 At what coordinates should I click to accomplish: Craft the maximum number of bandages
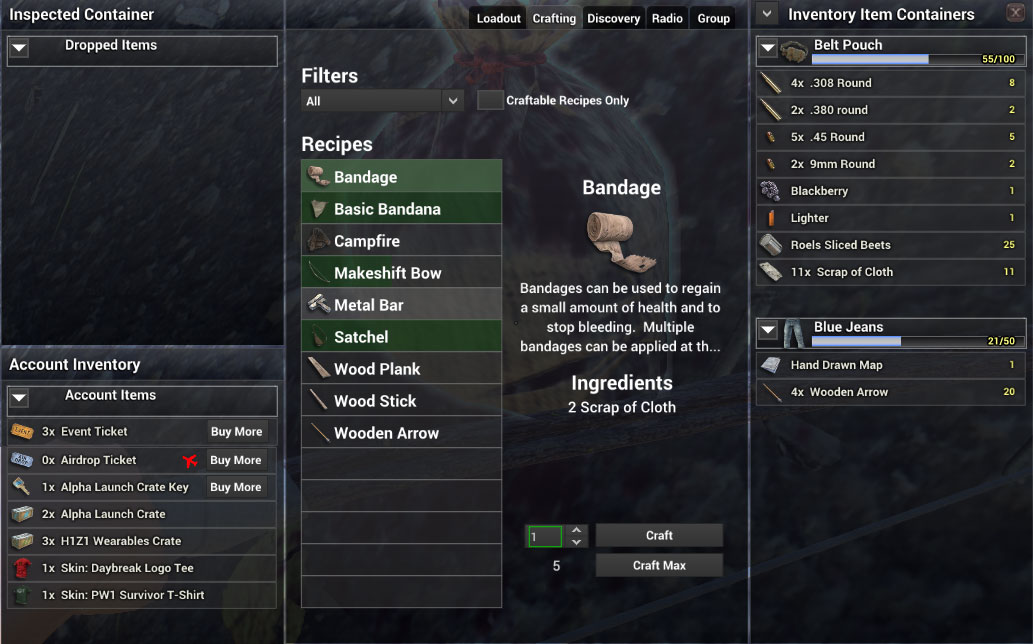coord(659,566)
